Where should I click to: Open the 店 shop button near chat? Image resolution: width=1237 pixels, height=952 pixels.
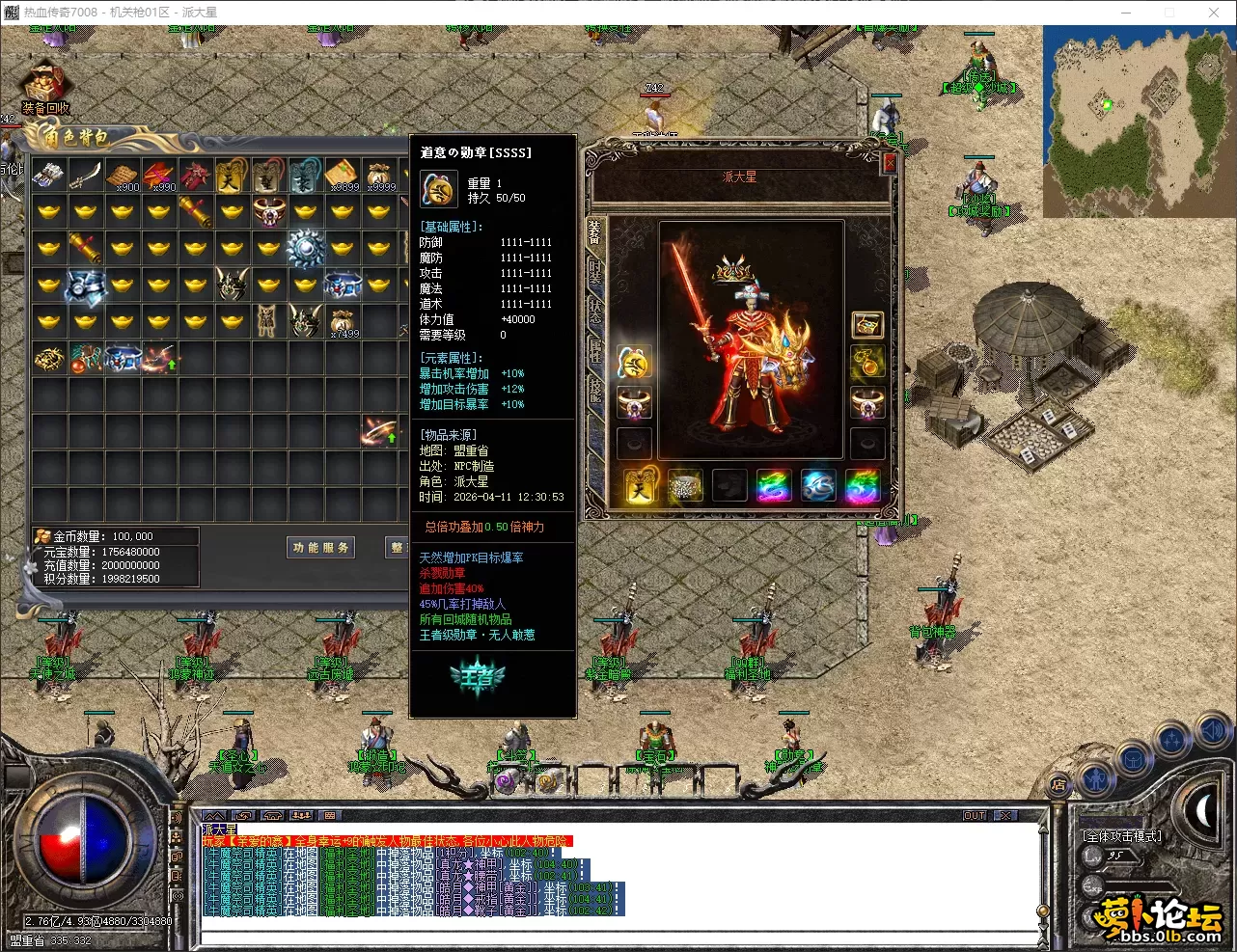(1058, 784)
